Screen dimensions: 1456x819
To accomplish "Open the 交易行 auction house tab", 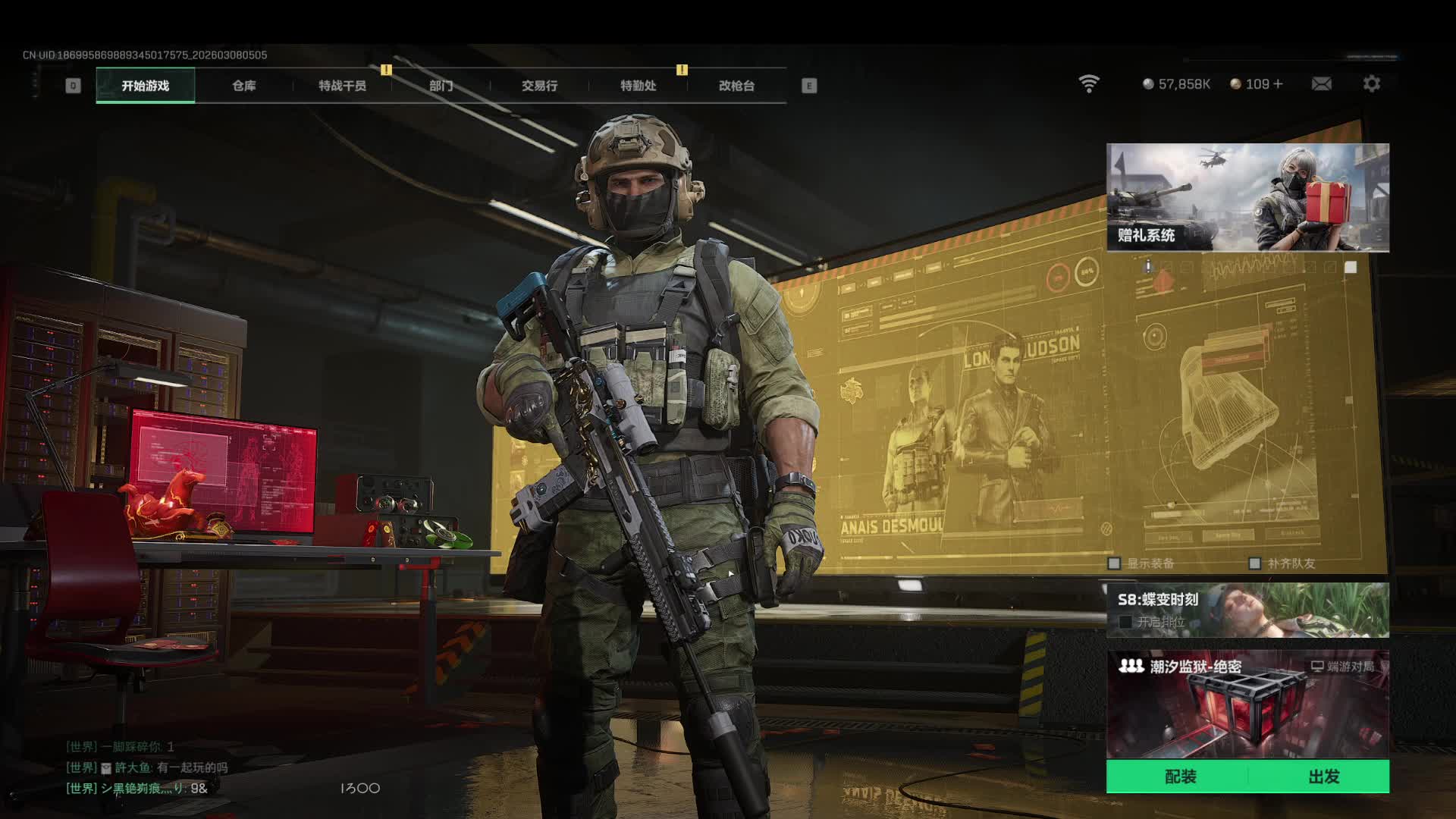I will point(539,86).
